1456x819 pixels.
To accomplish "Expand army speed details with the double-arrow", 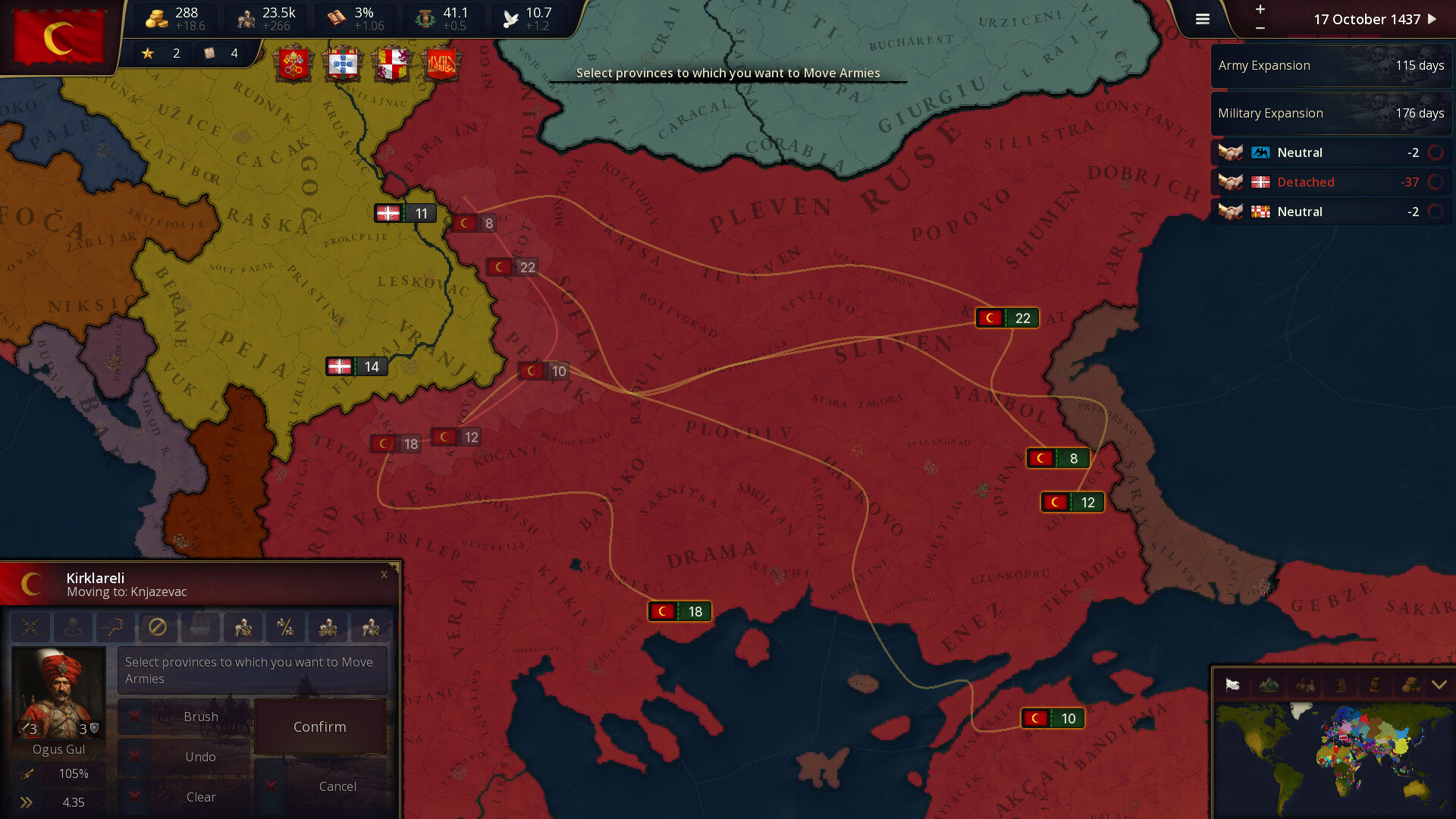I will pyautogui.click(x=27, y=802).
